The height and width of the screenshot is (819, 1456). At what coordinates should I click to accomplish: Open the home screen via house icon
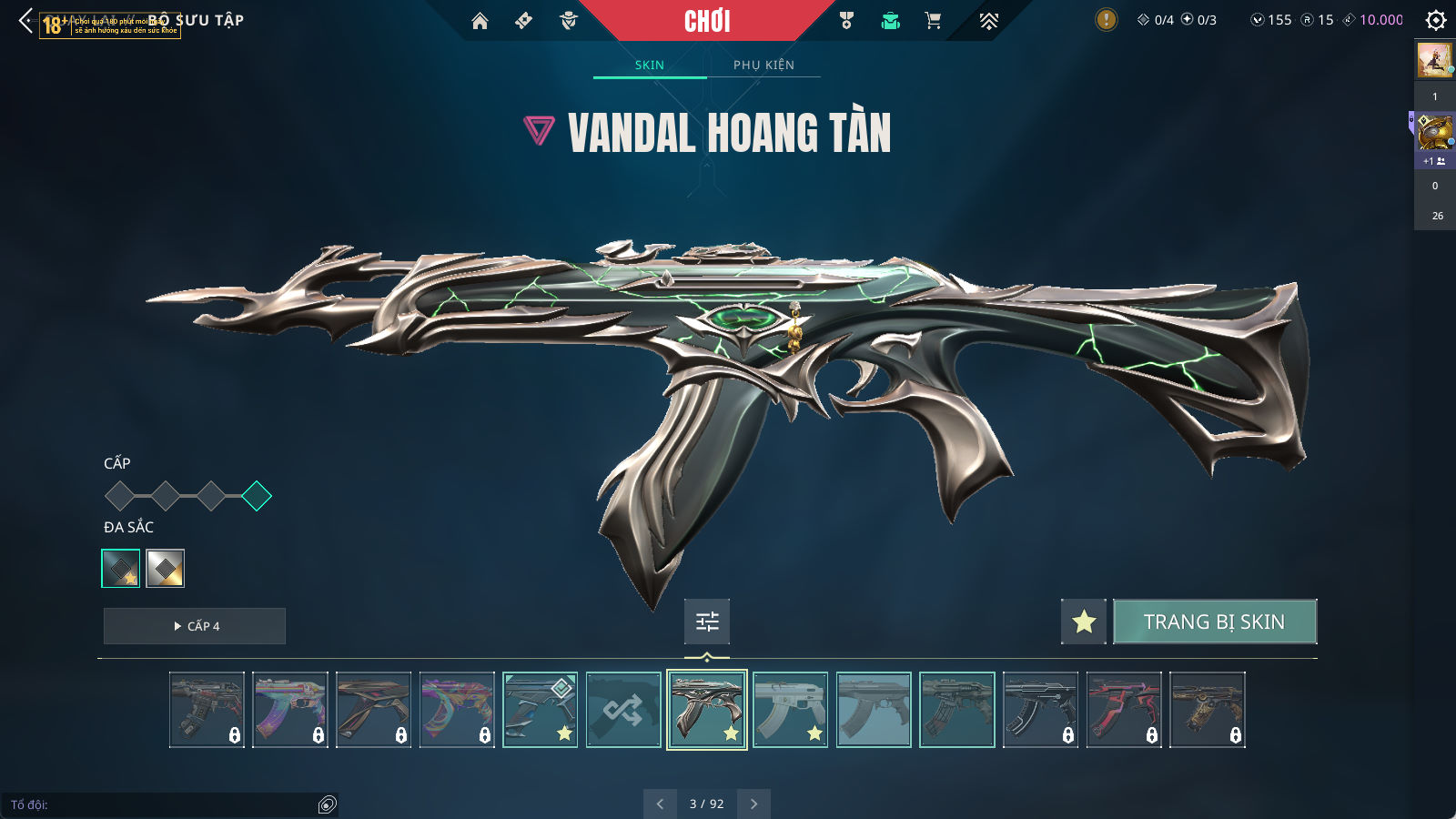[x=480, y=21]
